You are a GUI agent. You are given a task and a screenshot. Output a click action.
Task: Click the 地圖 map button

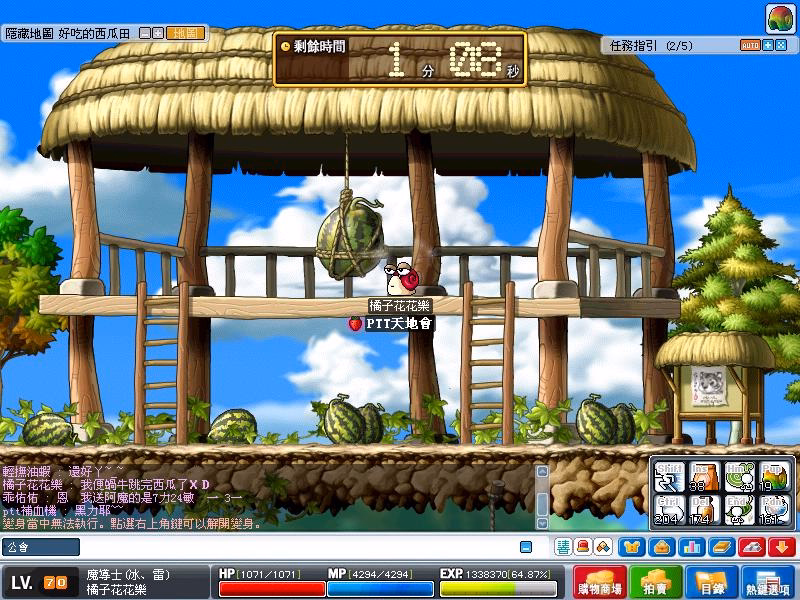(184, 33)
